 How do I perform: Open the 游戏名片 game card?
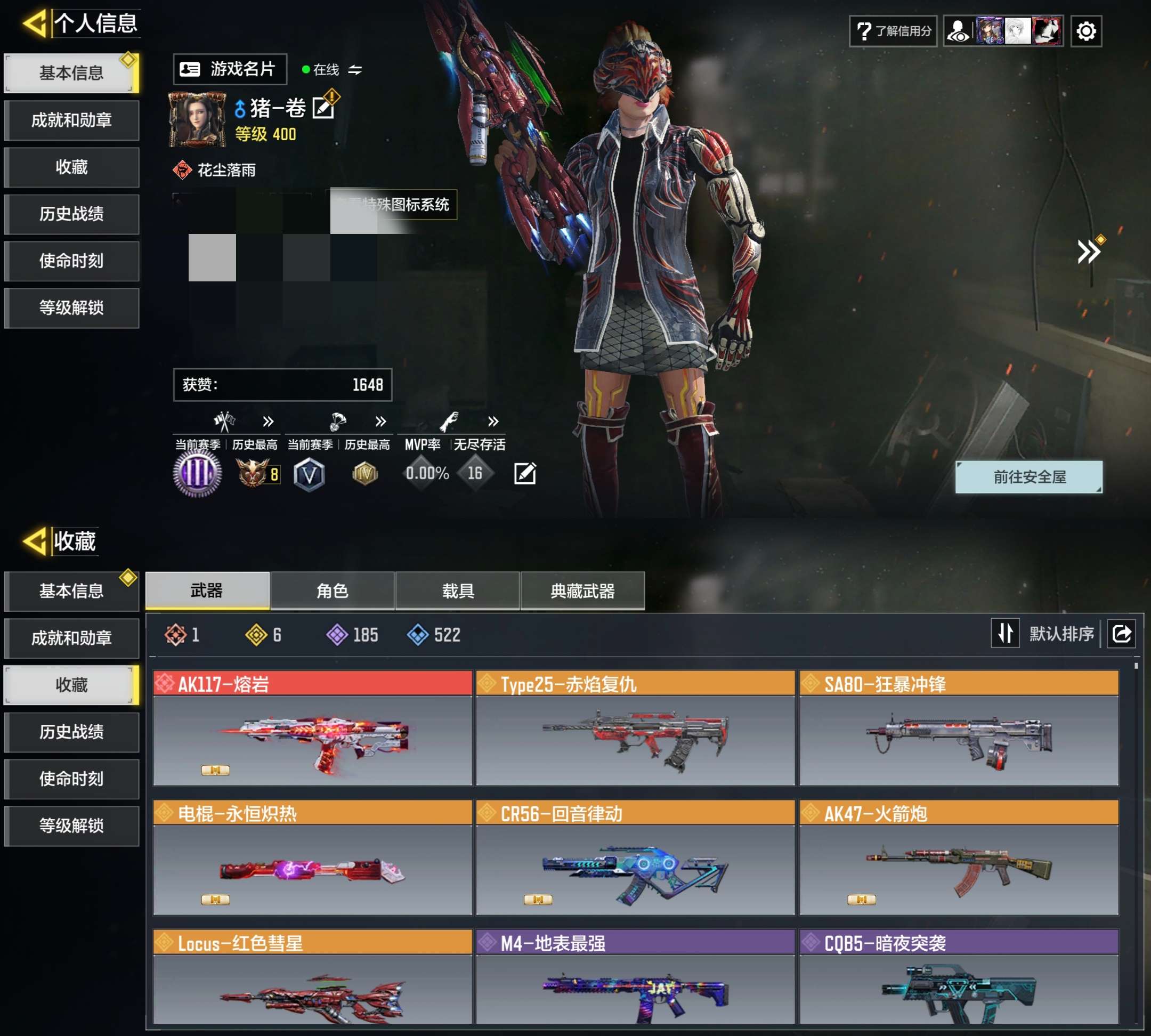[230, 69]
